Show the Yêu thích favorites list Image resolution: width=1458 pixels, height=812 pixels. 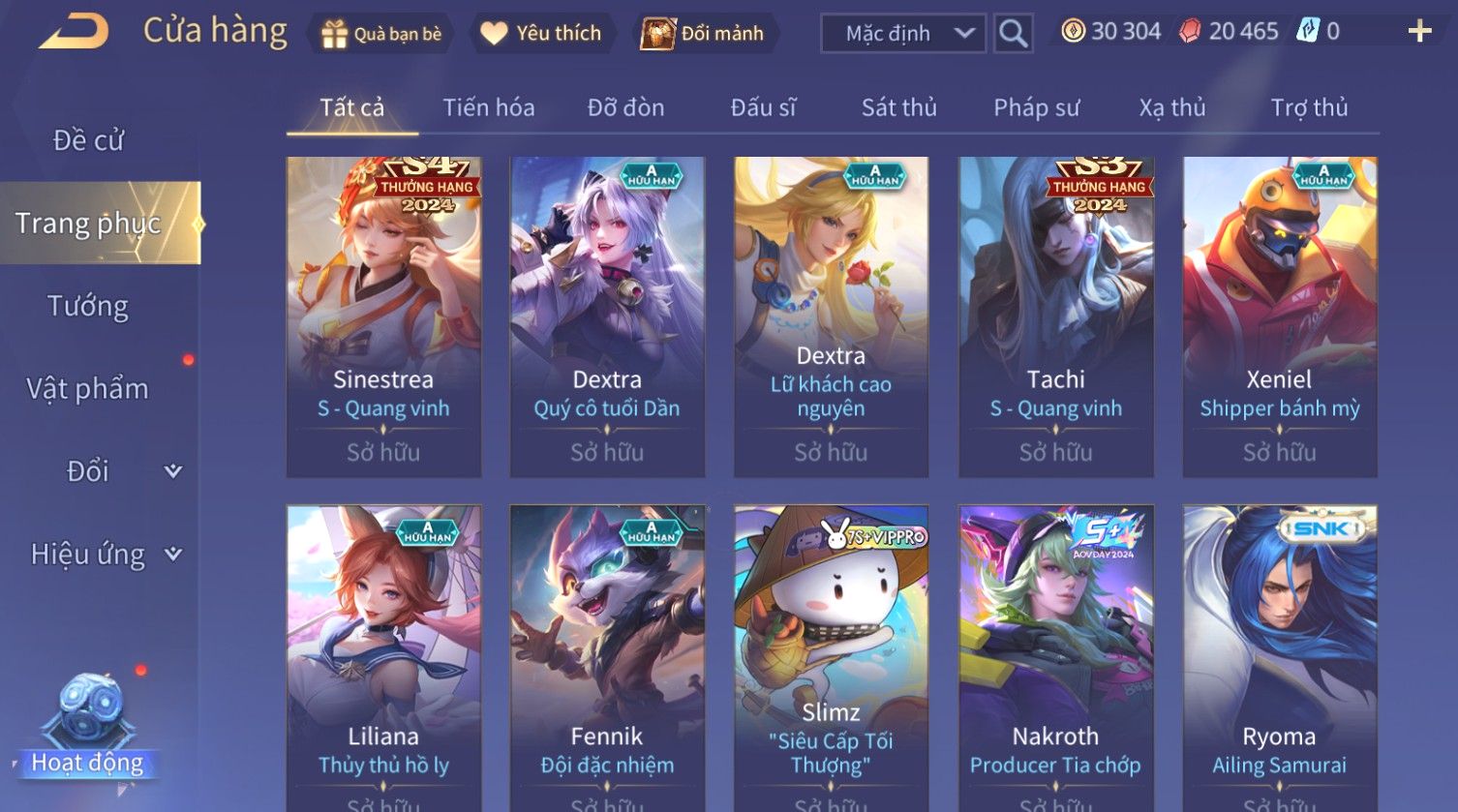541,34
